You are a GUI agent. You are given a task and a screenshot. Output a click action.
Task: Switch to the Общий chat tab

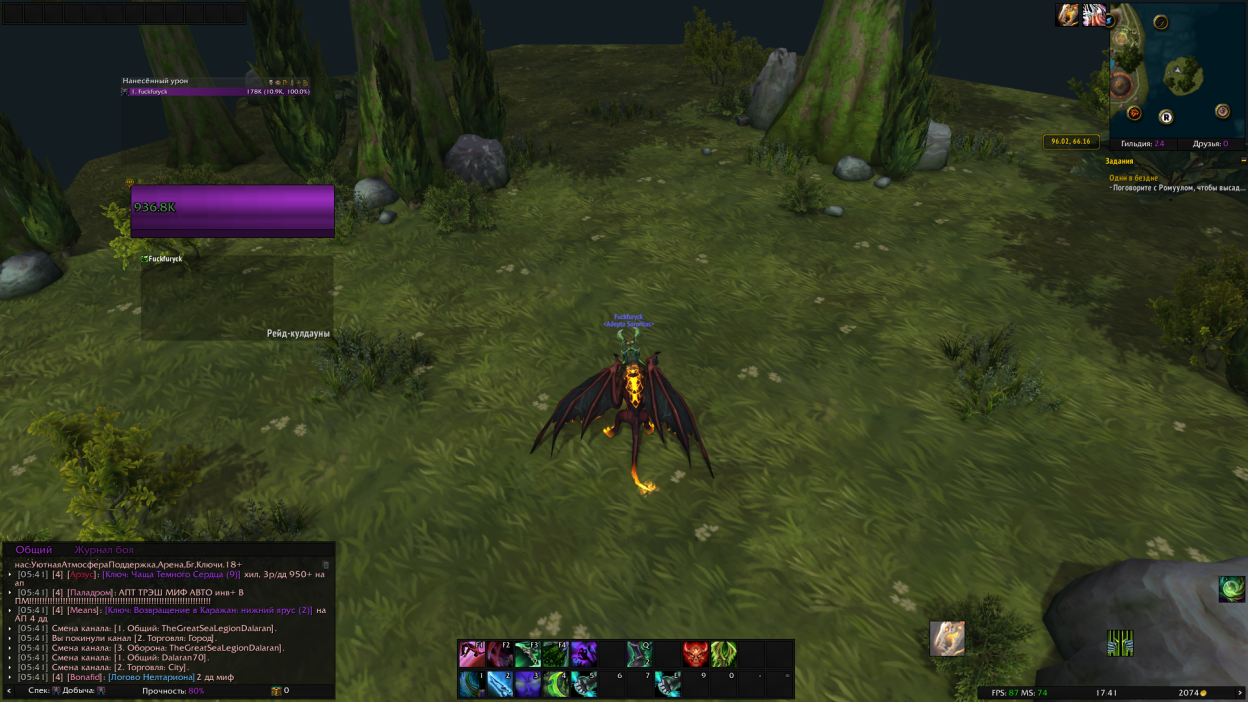tap(34, 550)
